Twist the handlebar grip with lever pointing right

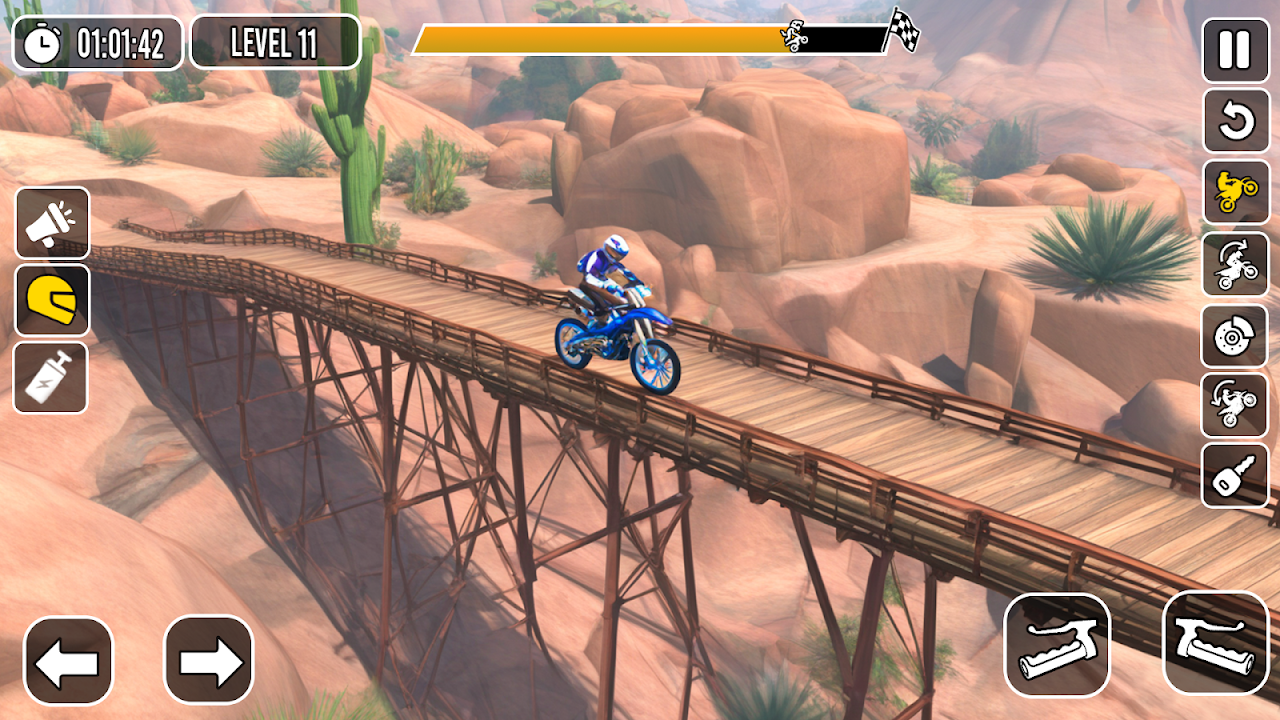(x=1216, y=642)
